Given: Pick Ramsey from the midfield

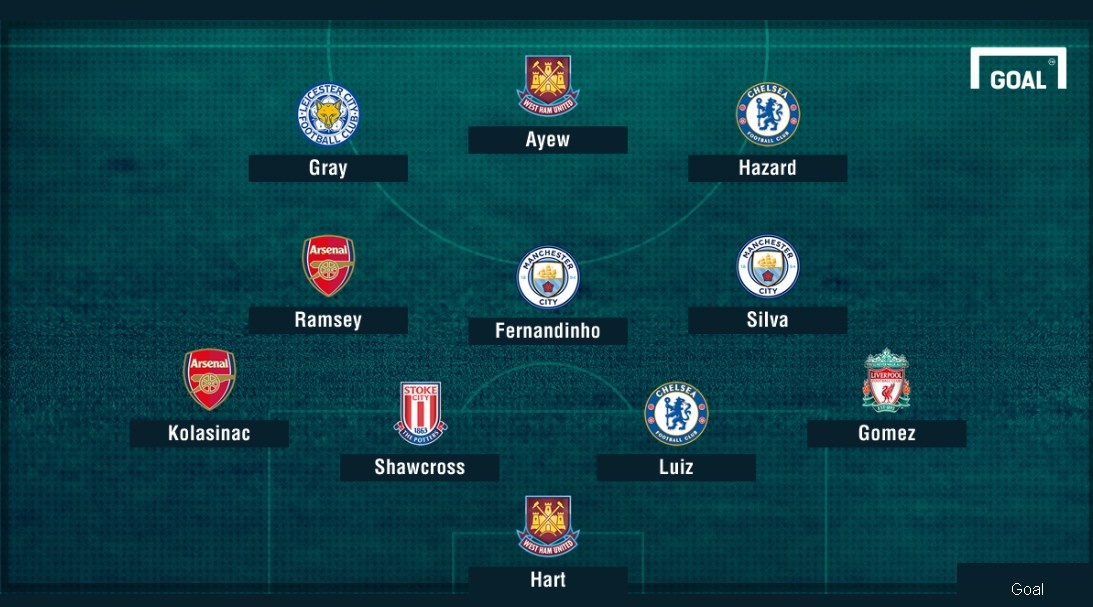Looking at the screenshot, I should tap(328, 320).
